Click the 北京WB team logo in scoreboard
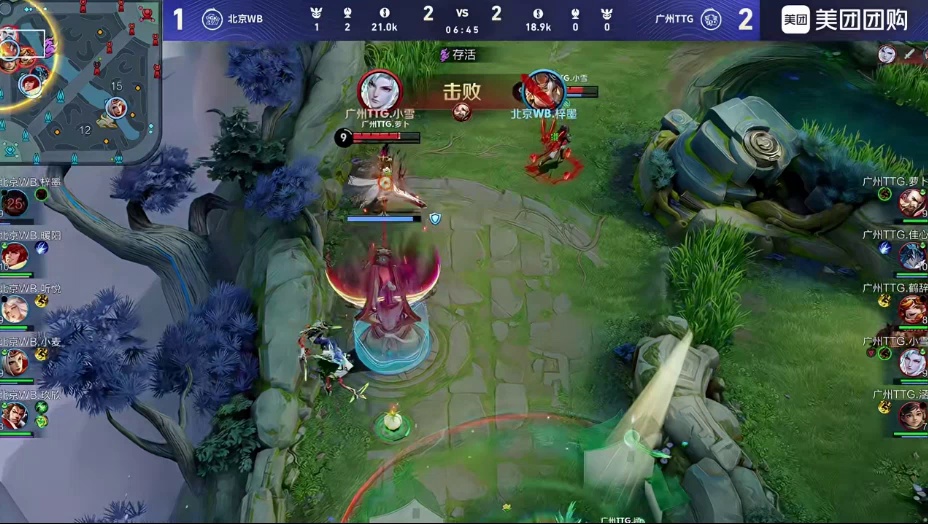The width and height of the screenshot is (928, 524). point(212,19)
